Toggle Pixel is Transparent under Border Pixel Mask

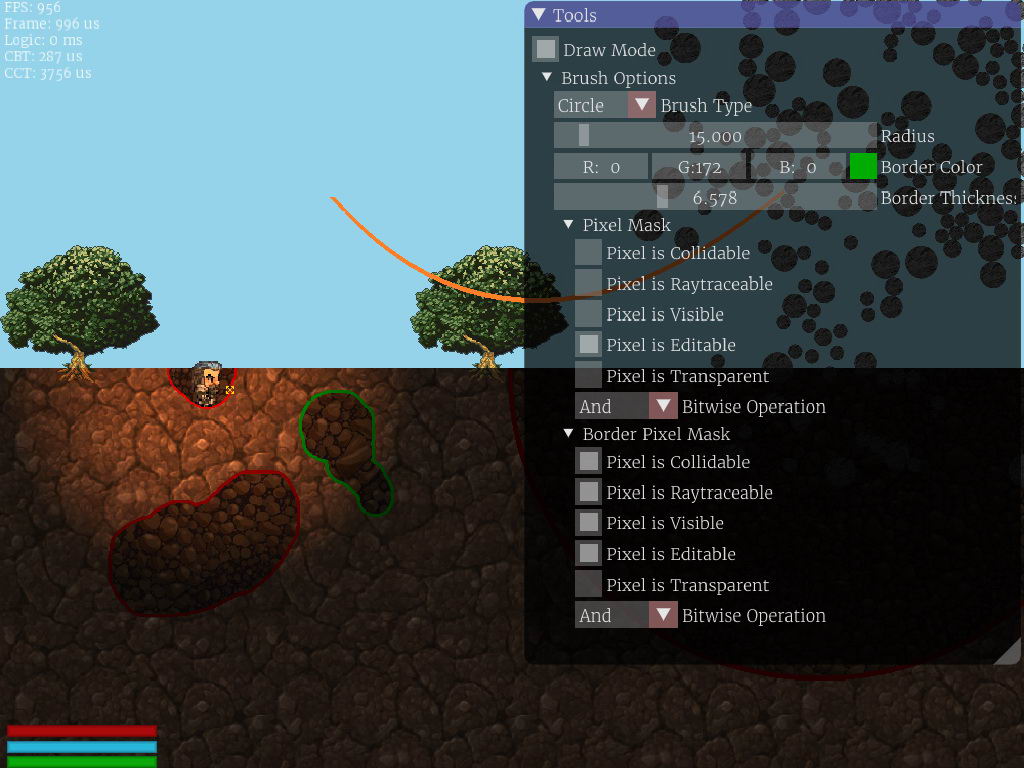coord(589,585)
